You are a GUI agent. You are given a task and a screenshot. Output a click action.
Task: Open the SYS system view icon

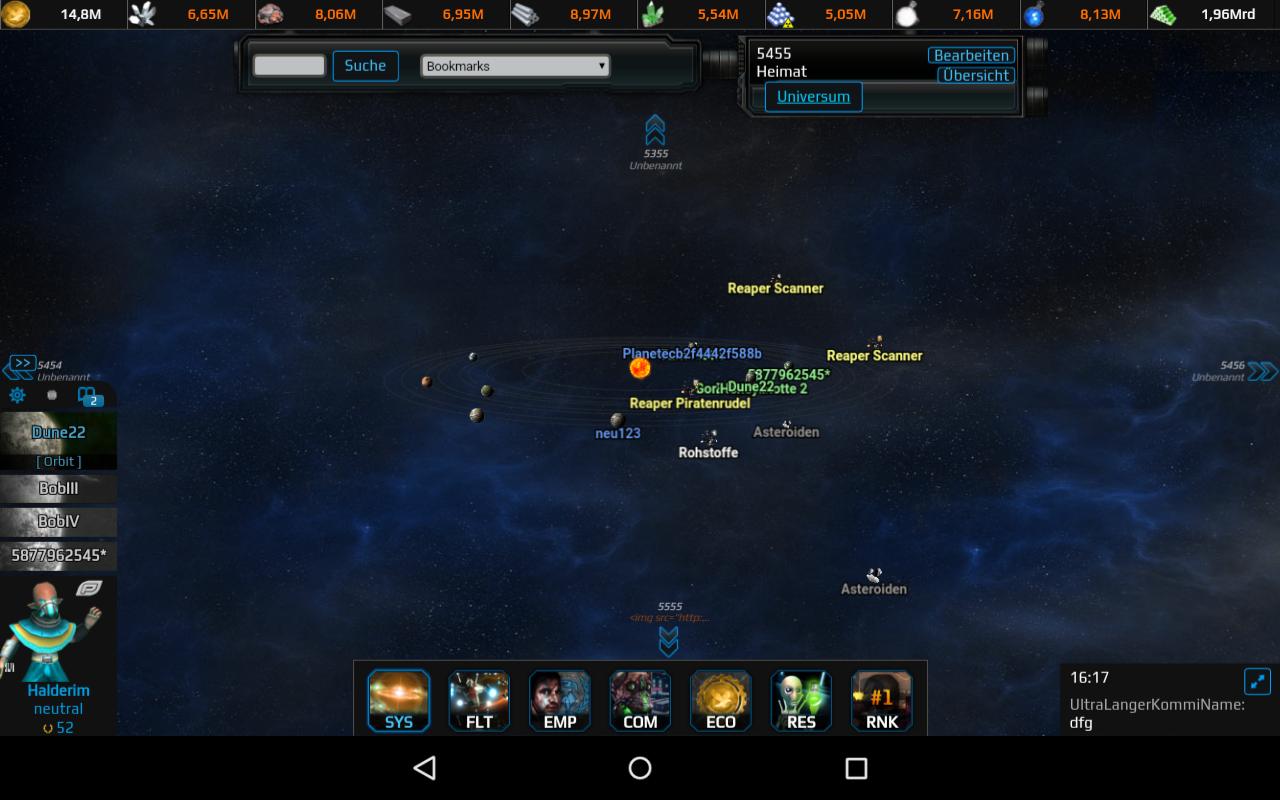pos(398,700)
